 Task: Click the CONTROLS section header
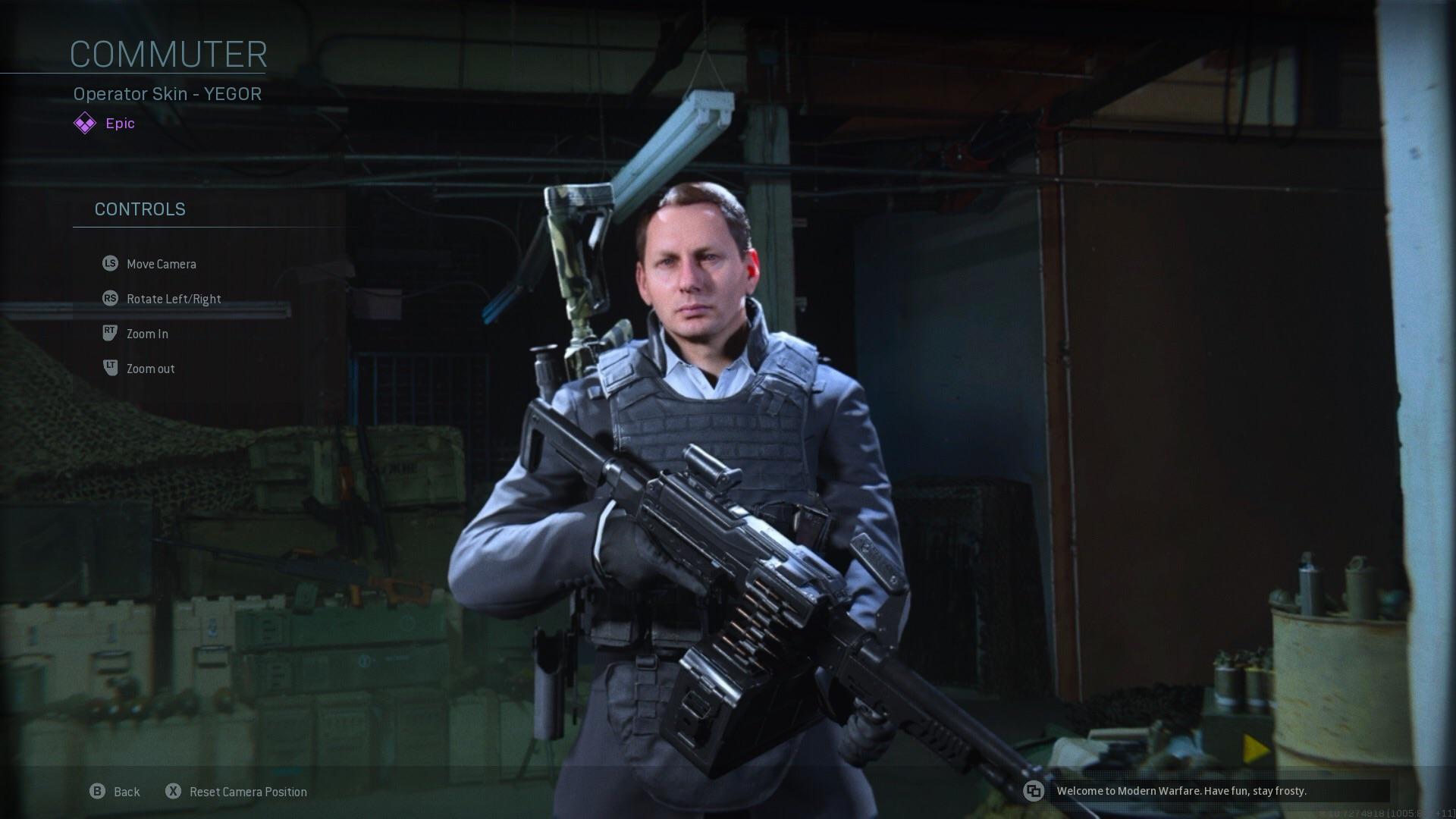[140, 209]
